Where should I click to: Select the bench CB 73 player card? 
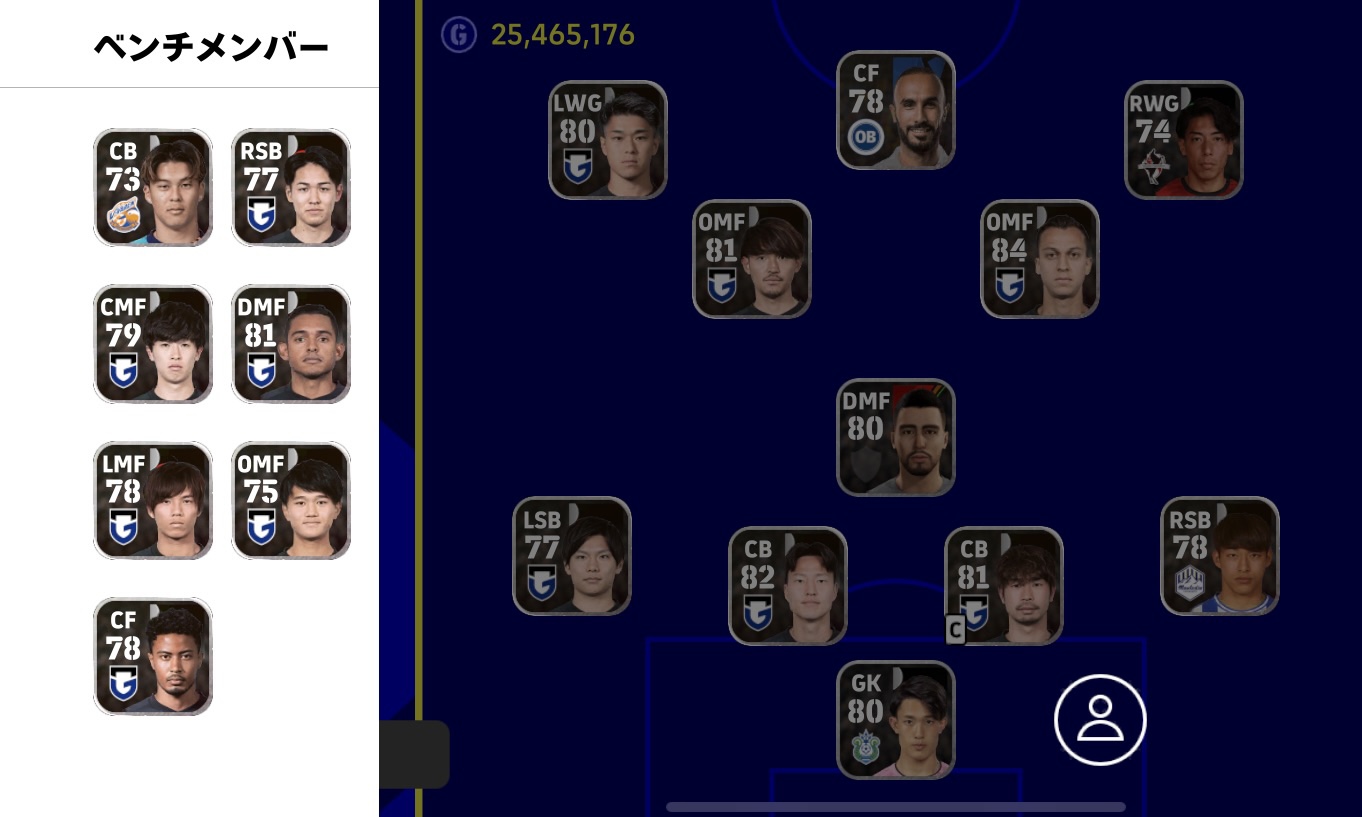(153, 187)
